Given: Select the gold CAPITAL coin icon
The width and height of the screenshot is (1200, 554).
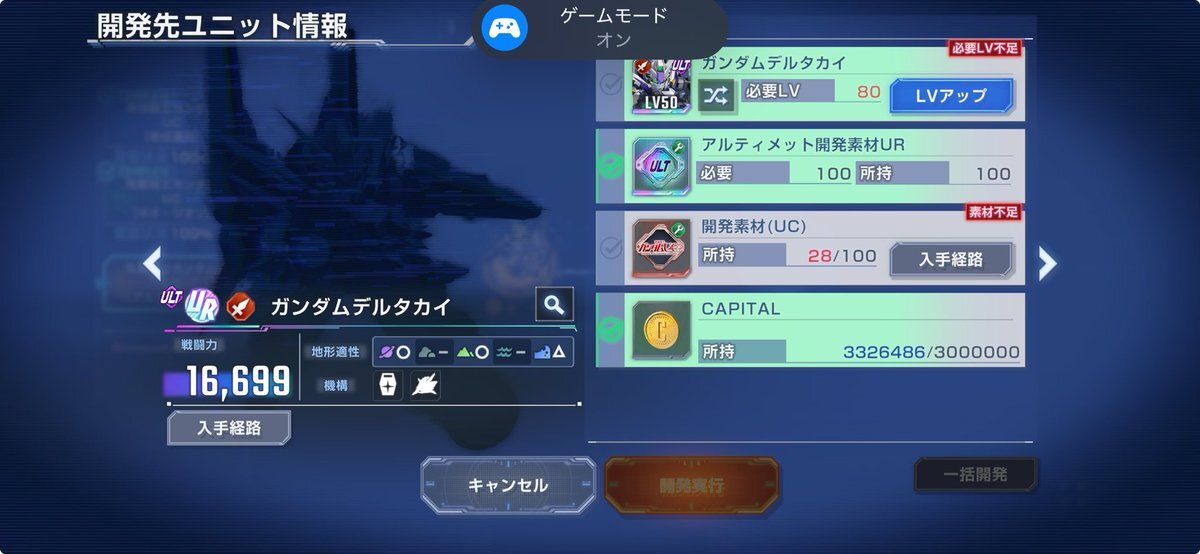Looking at the screenshot, I should (661, 331).
